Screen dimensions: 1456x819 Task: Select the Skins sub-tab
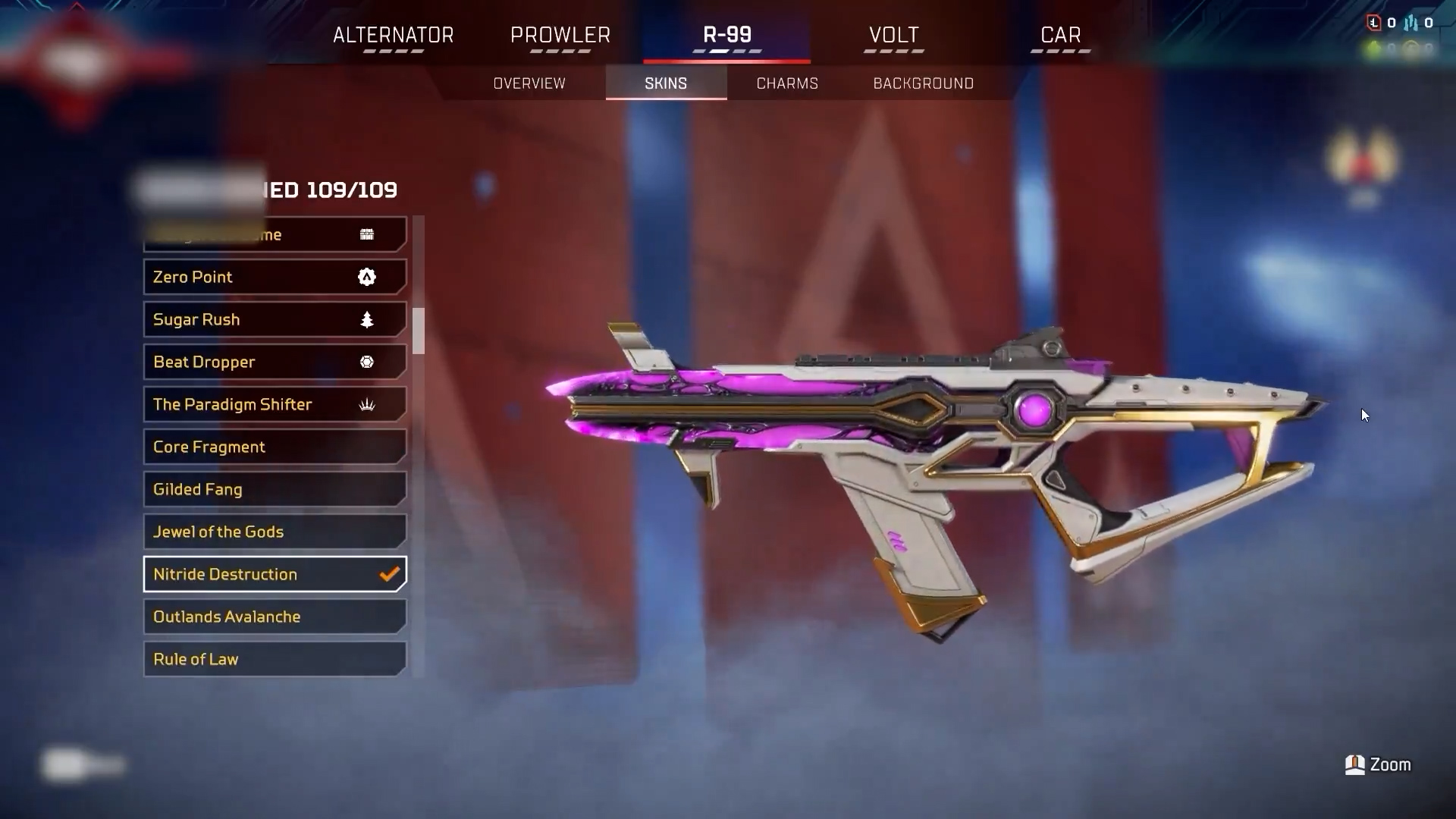click(666, 83)
